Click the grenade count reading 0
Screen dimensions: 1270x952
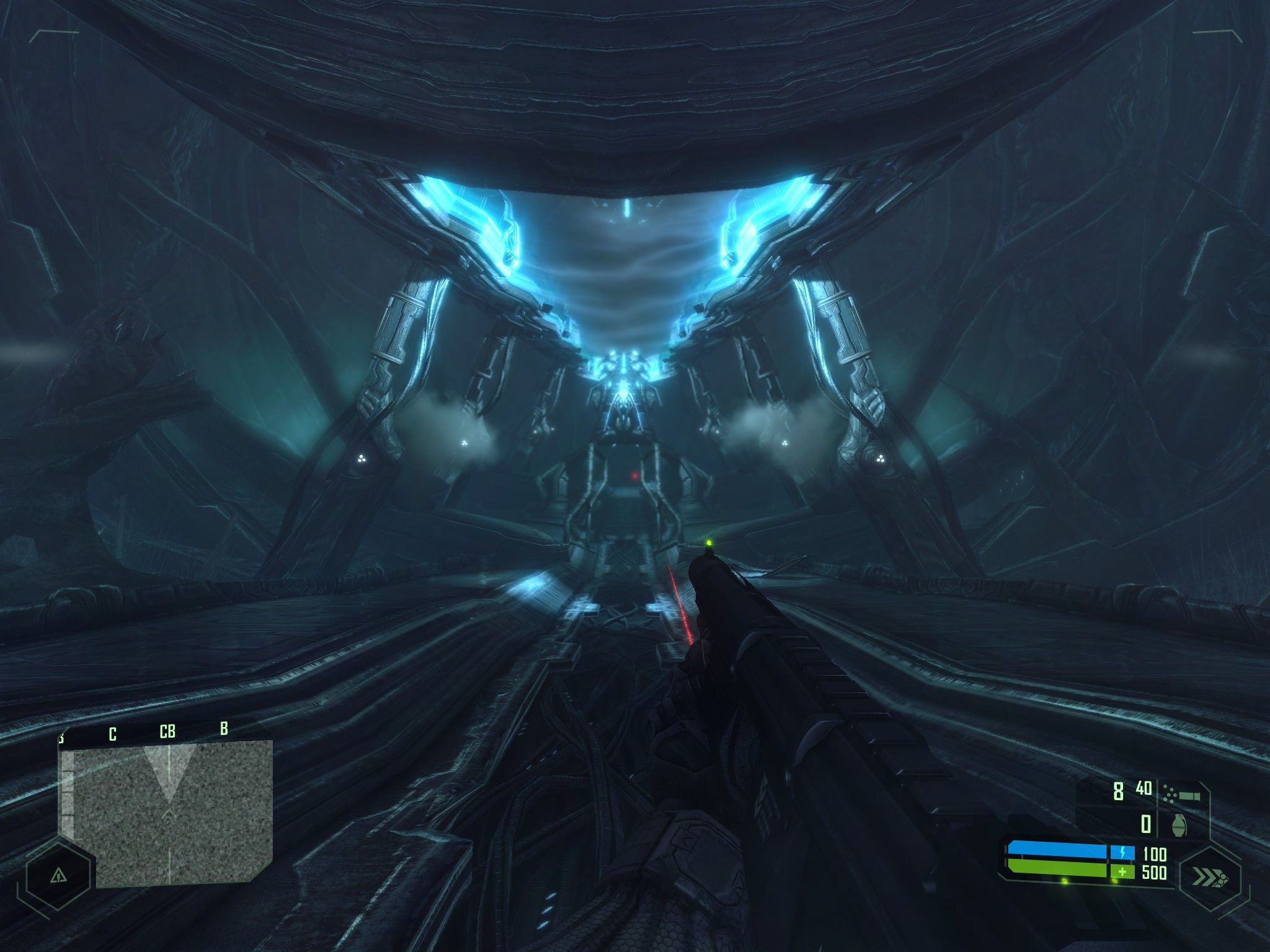(1145, 824)
